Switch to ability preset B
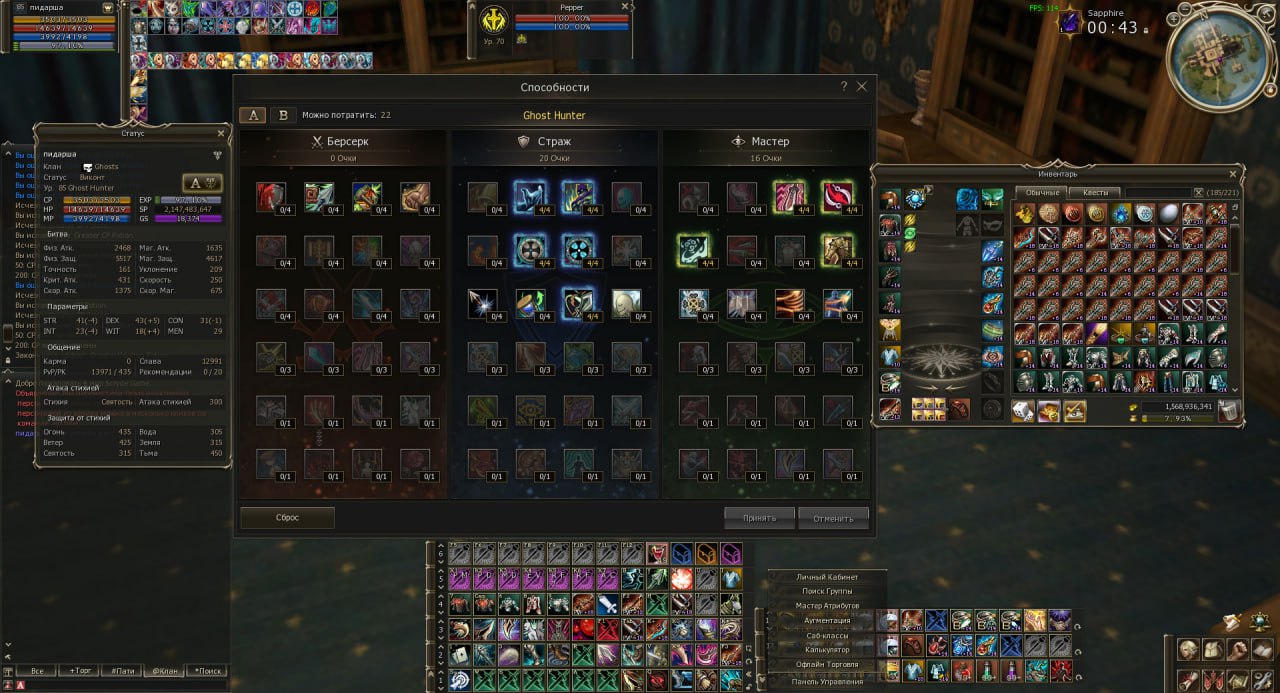The image size is (1280, 693). 283,115
